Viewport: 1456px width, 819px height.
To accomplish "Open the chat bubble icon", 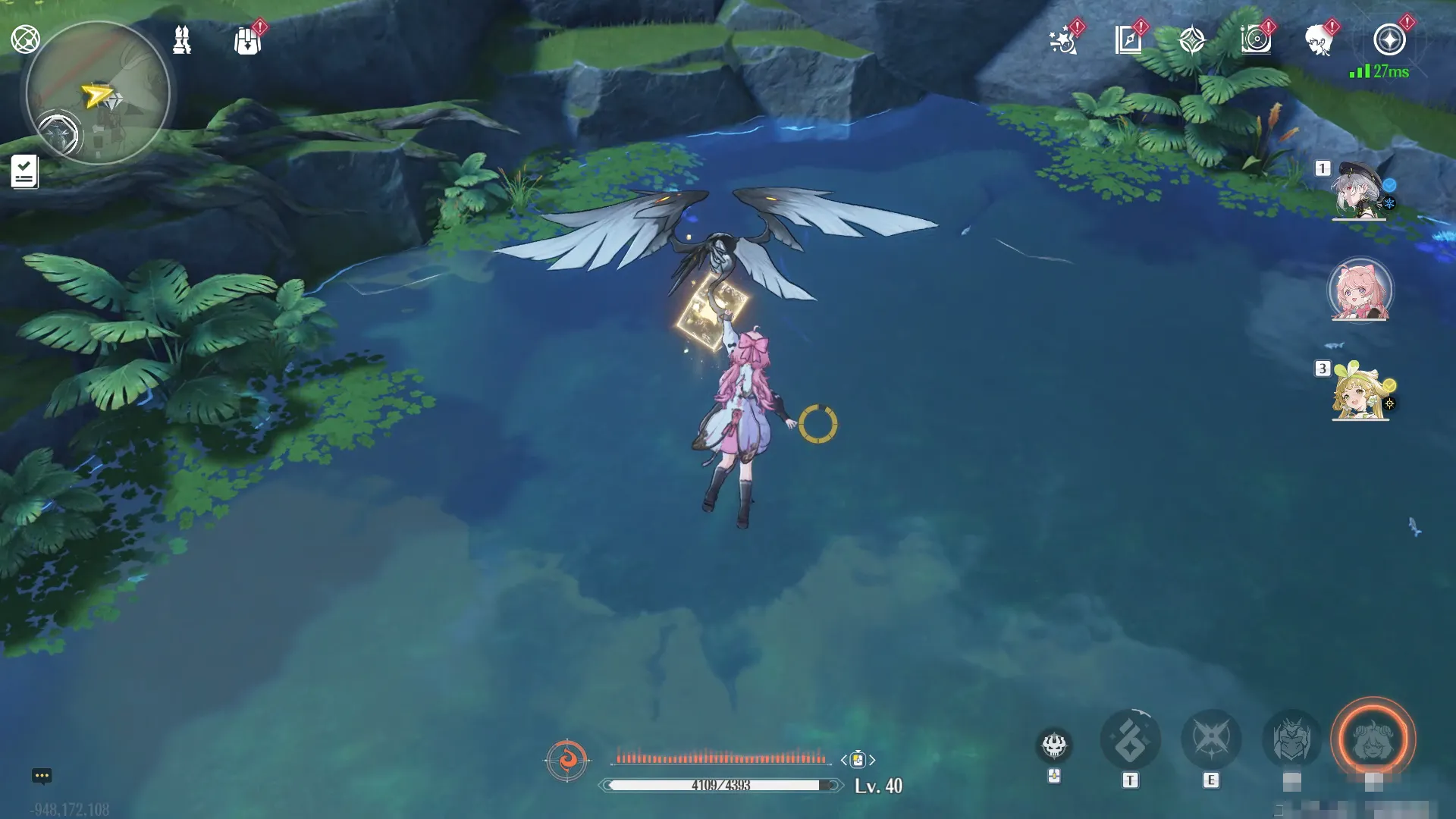I will point(42,776).
